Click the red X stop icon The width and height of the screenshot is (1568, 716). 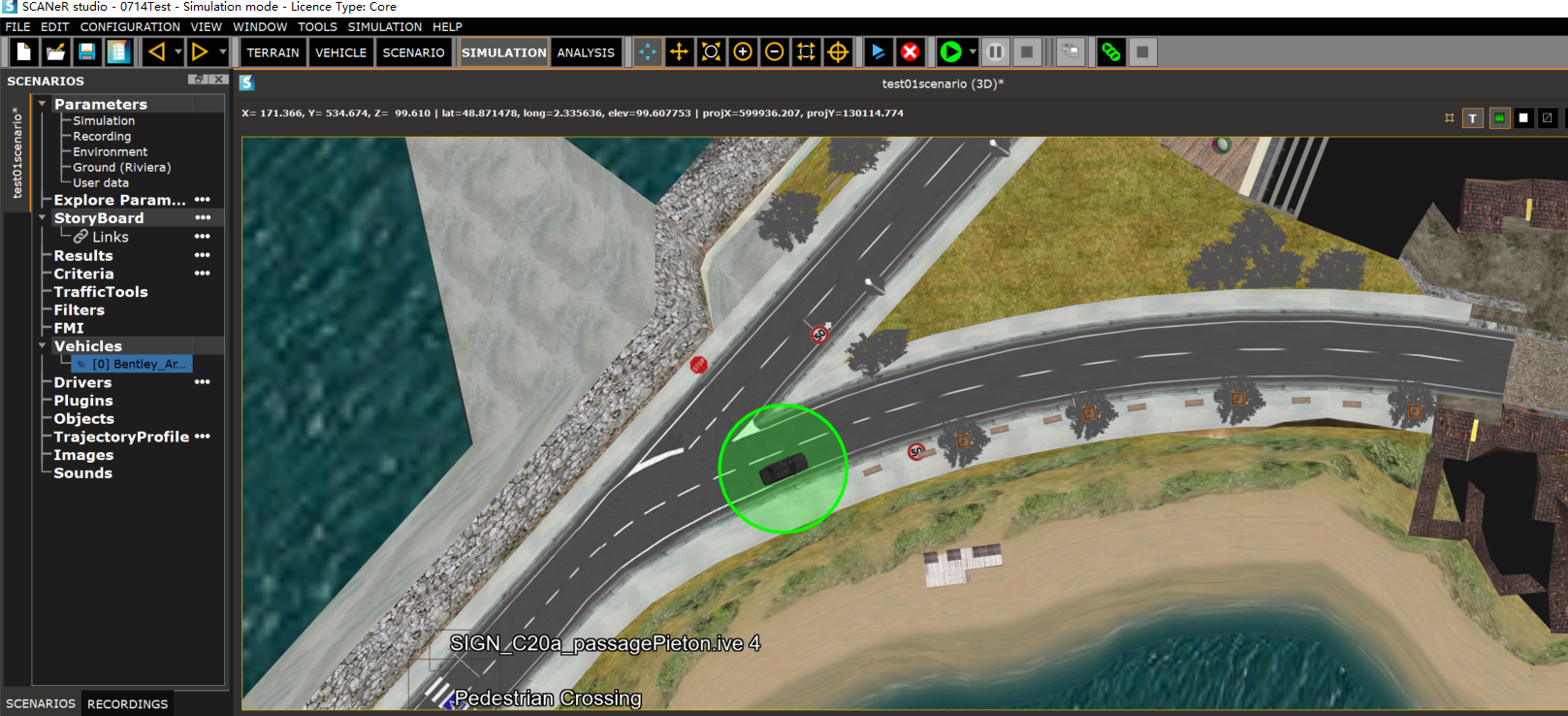point(910,52)
